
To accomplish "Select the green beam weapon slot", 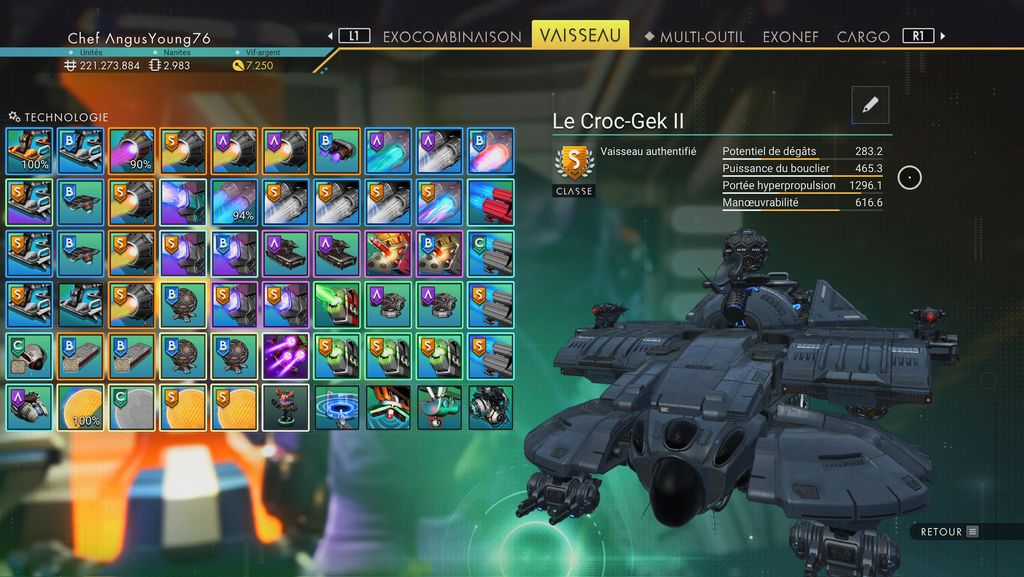I will tap(337, 305).
